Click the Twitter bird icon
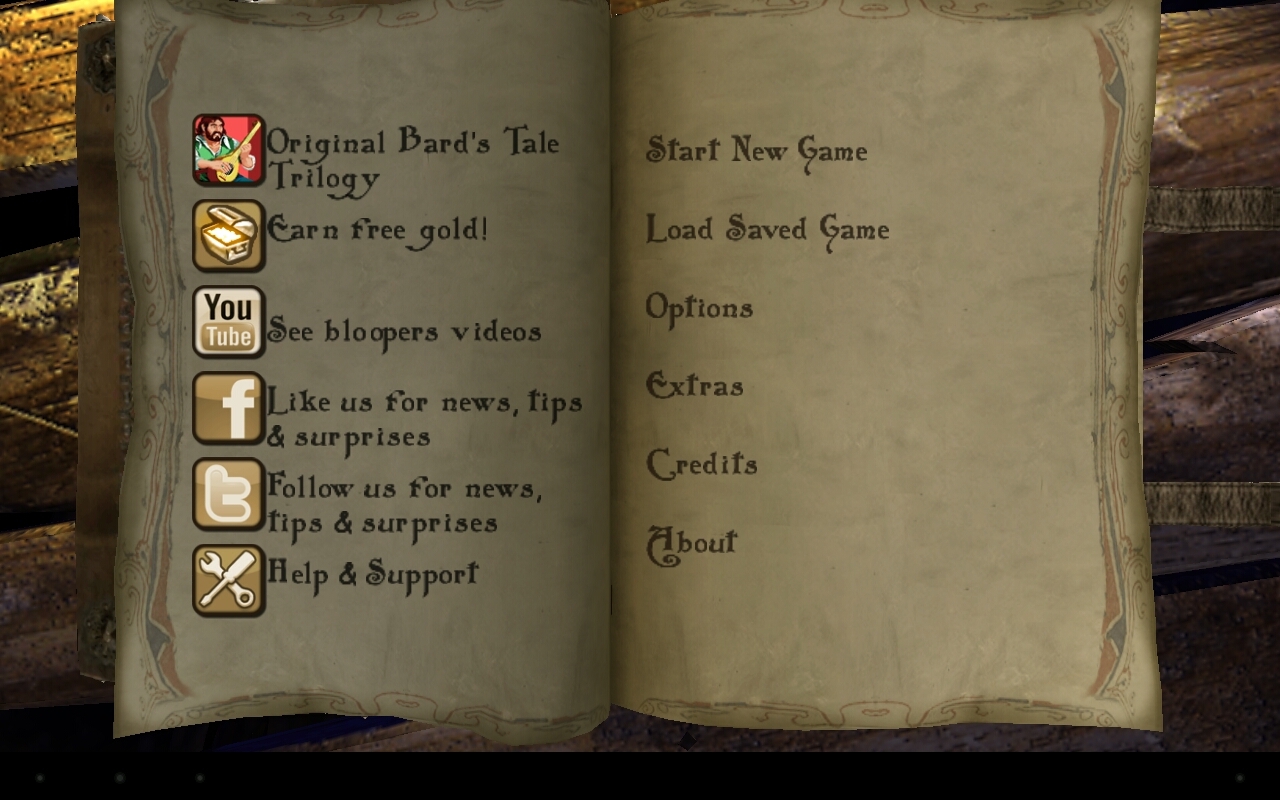 [x=229, y=494]
